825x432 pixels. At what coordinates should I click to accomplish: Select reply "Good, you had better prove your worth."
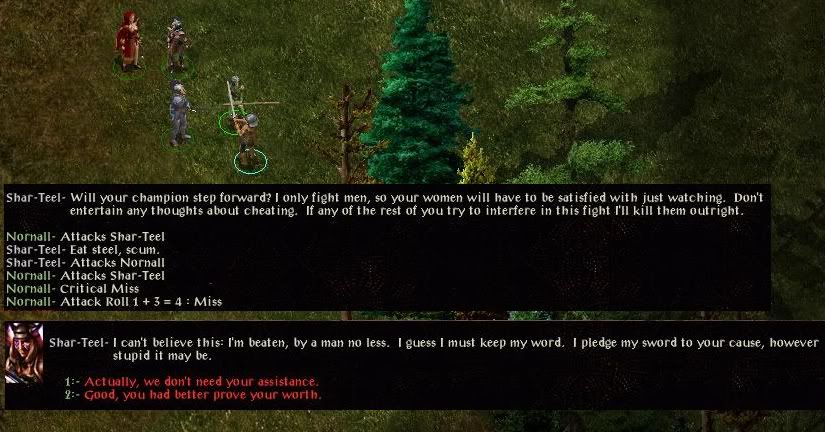(202, 395)
